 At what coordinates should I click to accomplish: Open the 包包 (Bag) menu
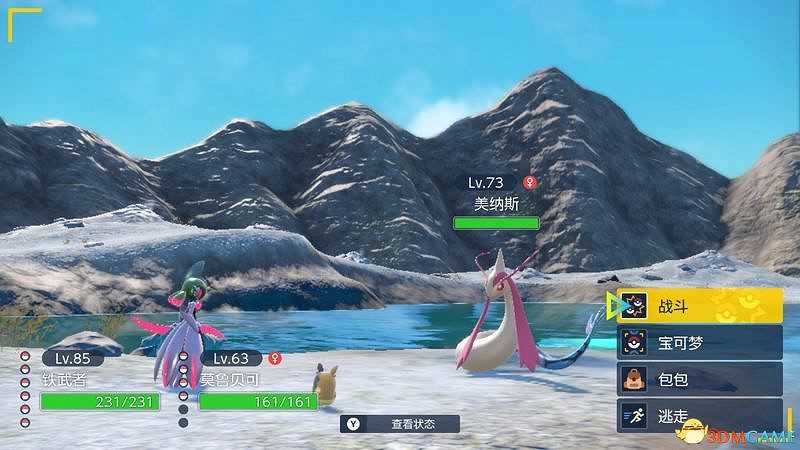698,379
